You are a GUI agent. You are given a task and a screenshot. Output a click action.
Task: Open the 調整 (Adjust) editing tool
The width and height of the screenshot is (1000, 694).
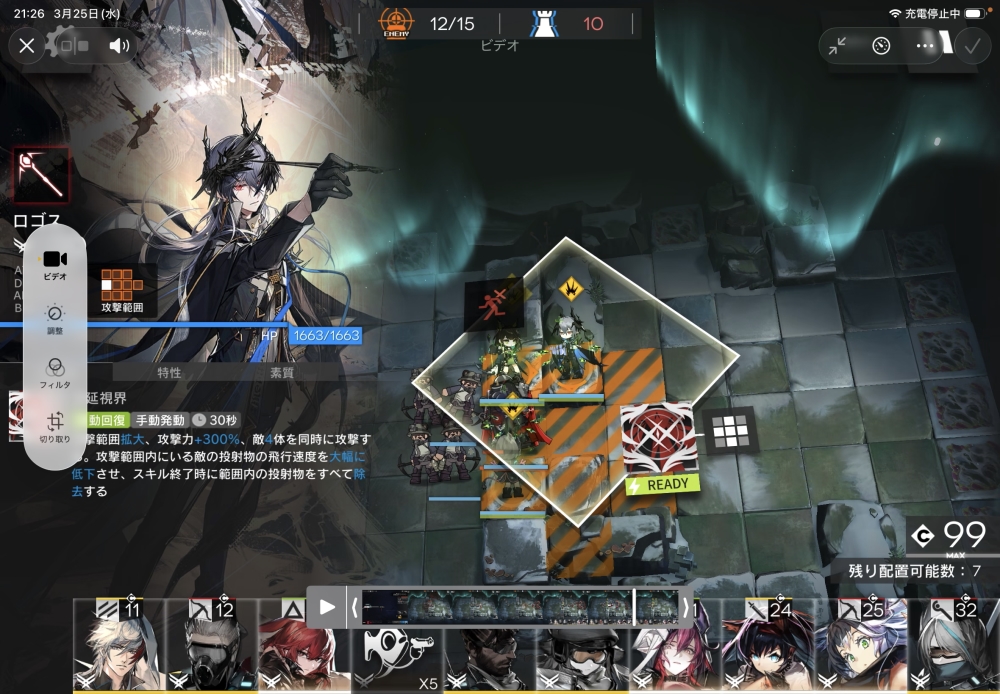(x=55, y=320)
